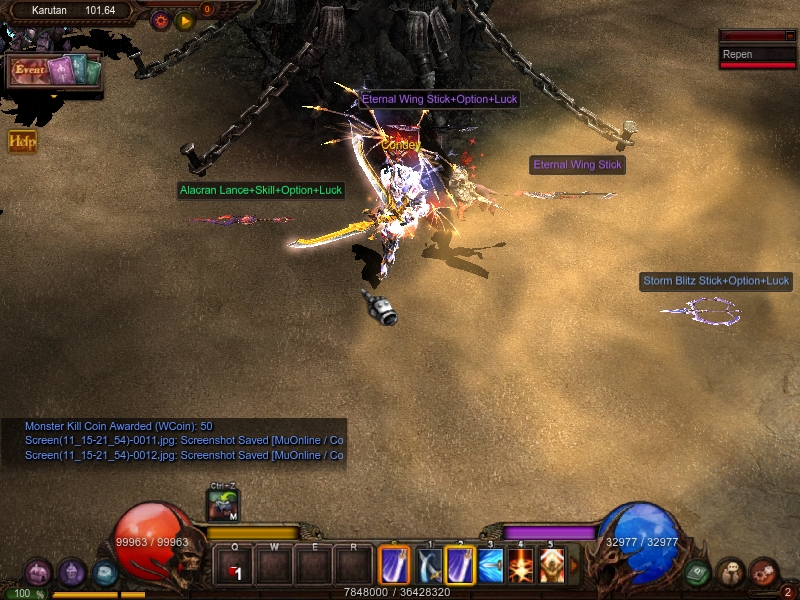Choose the Storm Blitz Stick+Option+Luck label
800x600 pixels.
[x=716, y=281]
